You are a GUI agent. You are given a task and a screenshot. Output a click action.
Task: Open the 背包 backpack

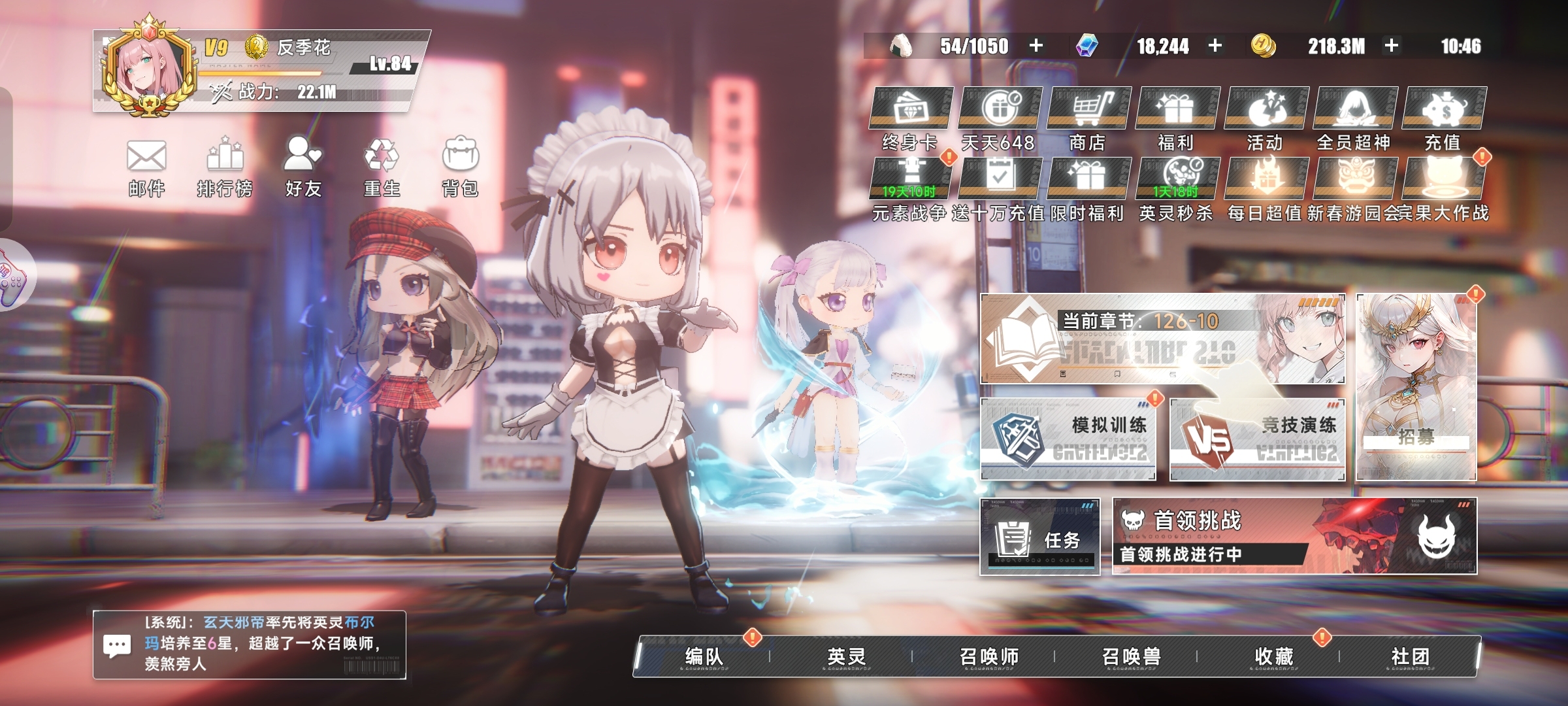coord(461,167)
